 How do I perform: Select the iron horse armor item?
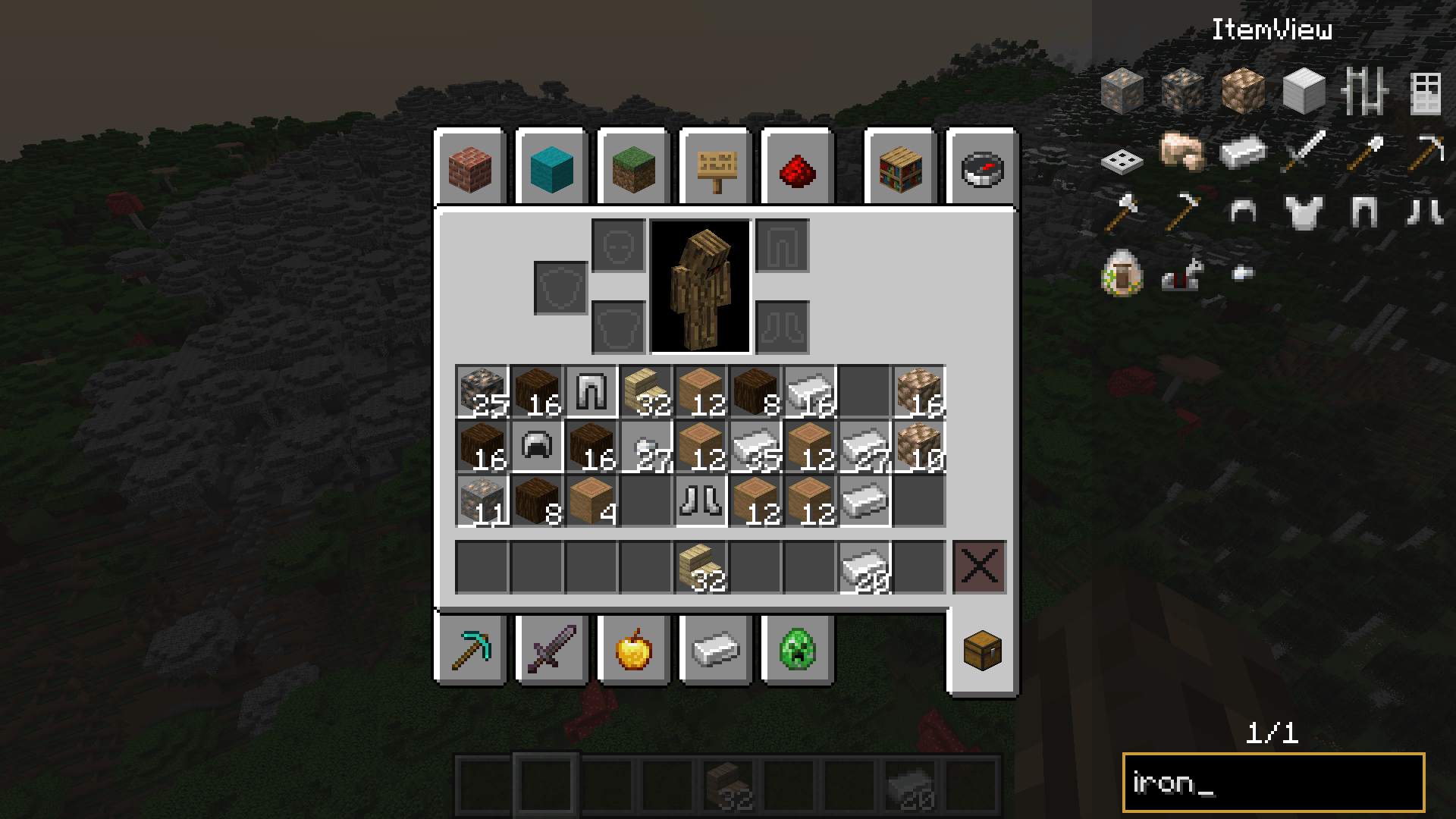(1181, 277)
